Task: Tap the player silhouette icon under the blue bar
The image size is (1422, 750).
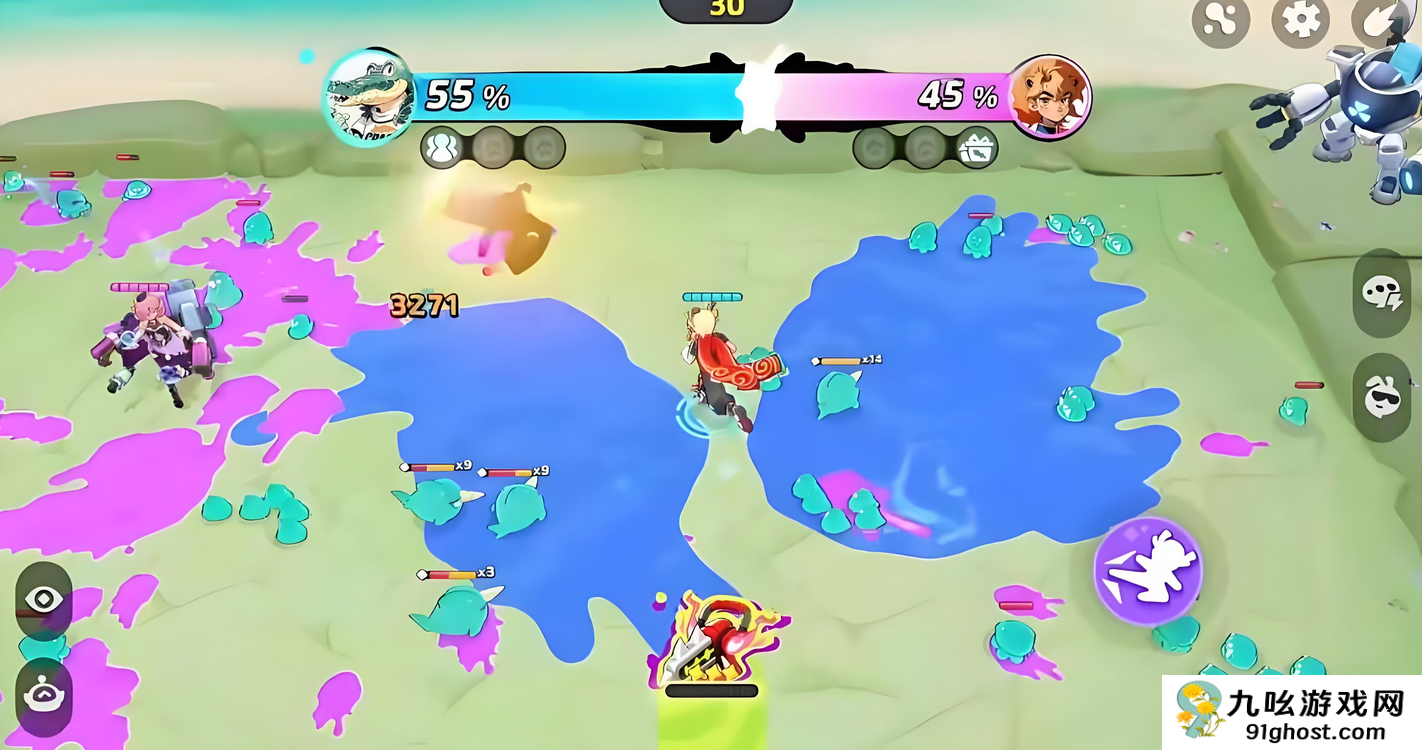Action: coord(441,148)
